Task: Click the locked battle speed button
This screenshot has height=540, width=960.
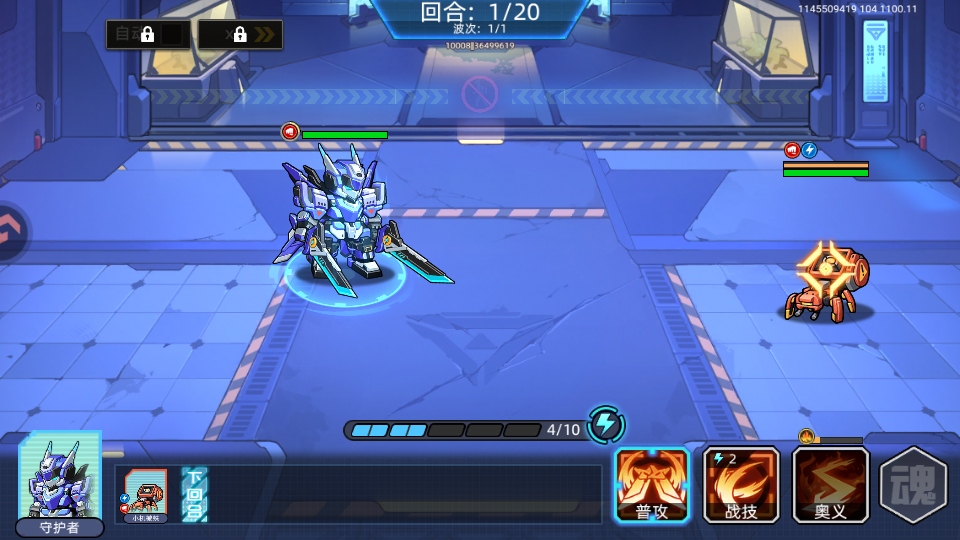Action: tap(240, 35)
